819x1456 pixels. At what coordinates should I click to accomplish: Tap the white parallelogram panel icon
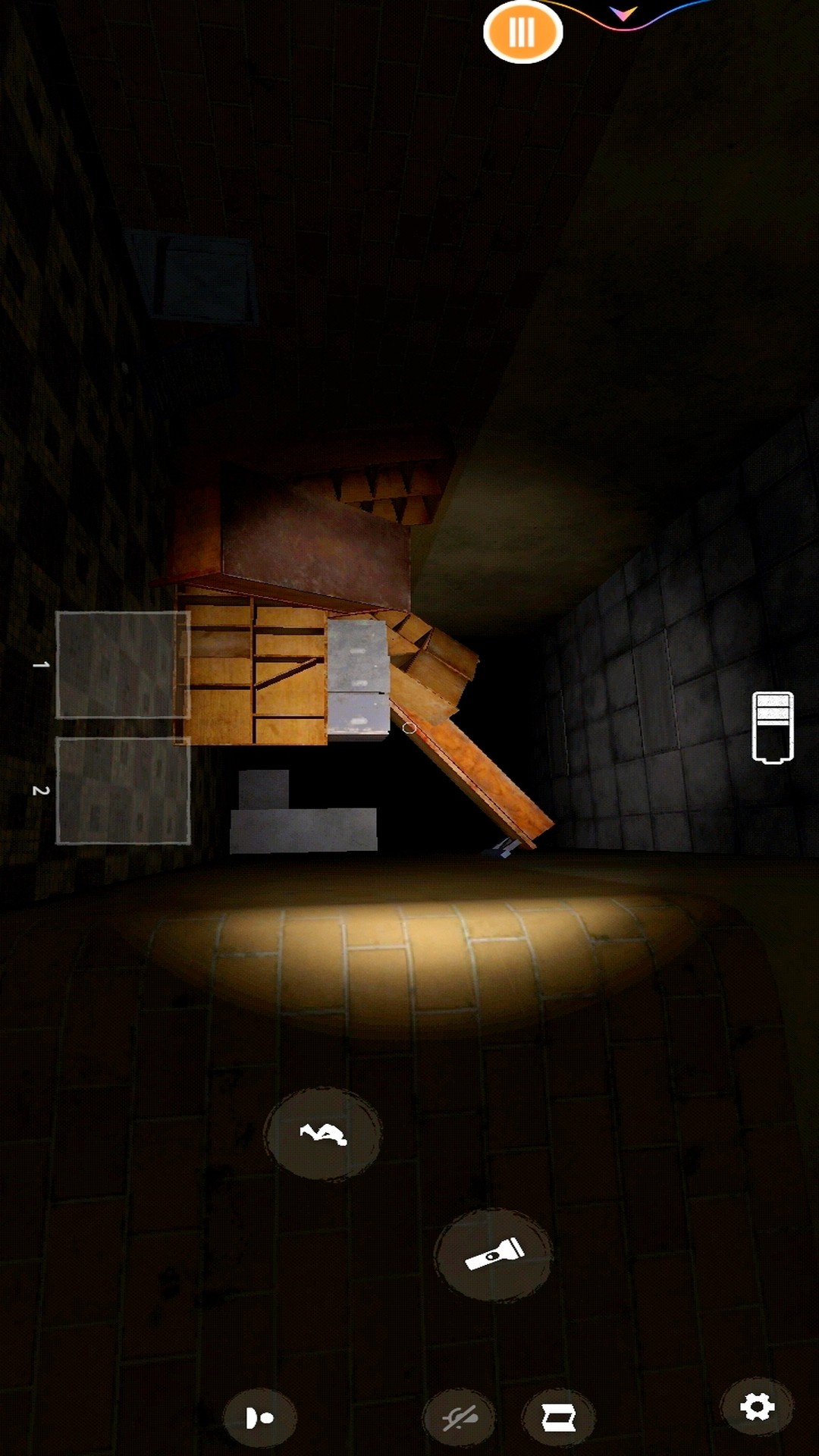coord(558,1417)
